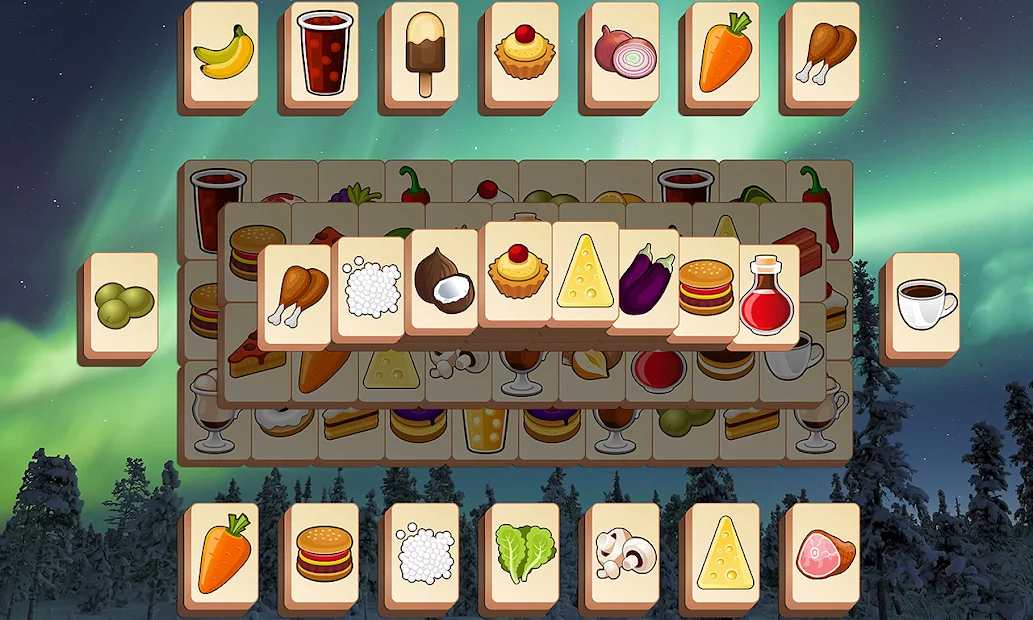Select the green lettuce tile

click(x=524, y=553)
